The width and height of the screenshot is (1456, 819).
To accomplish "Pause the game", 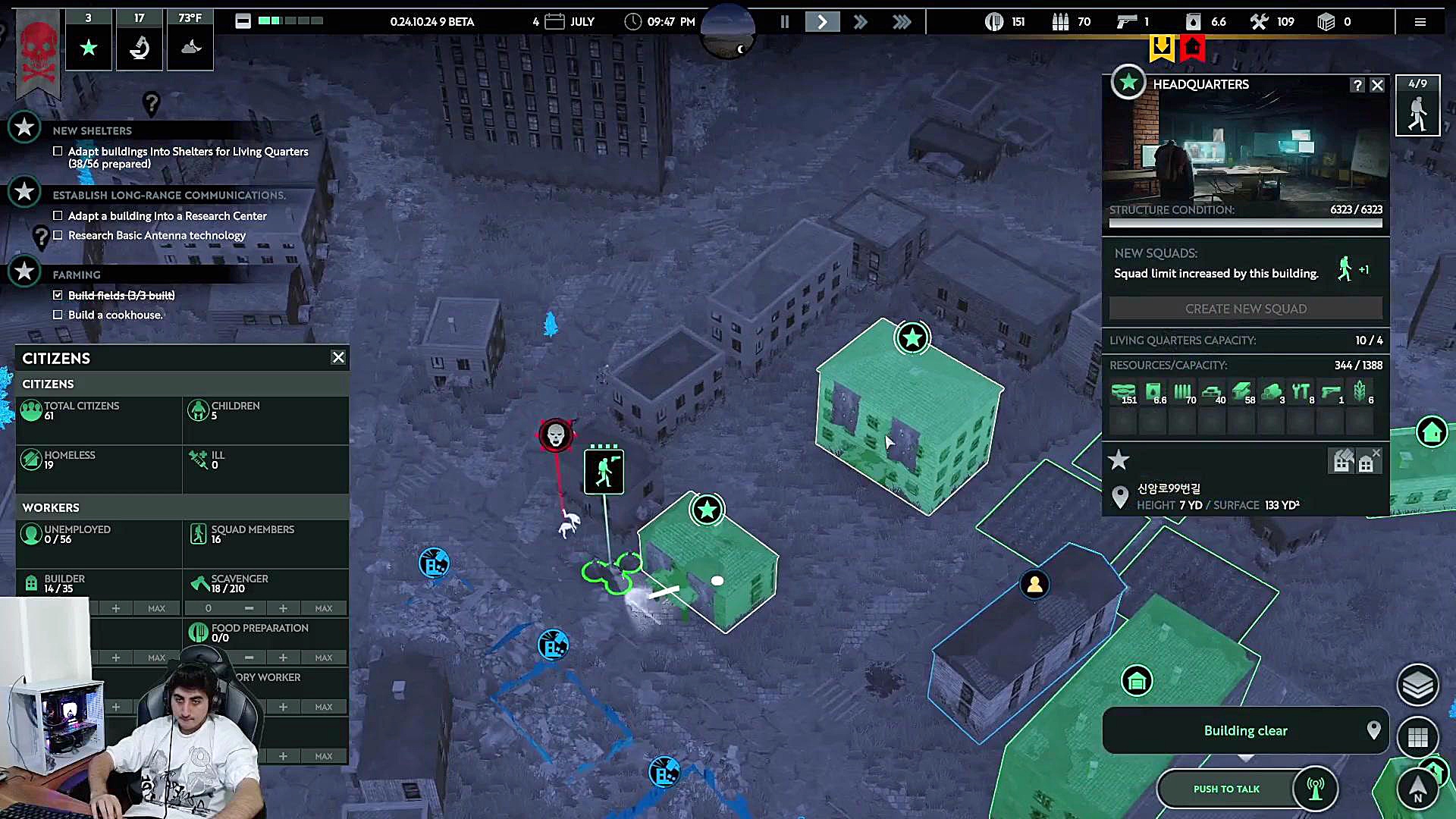I will pyautogui.click(x=785, y=22).
